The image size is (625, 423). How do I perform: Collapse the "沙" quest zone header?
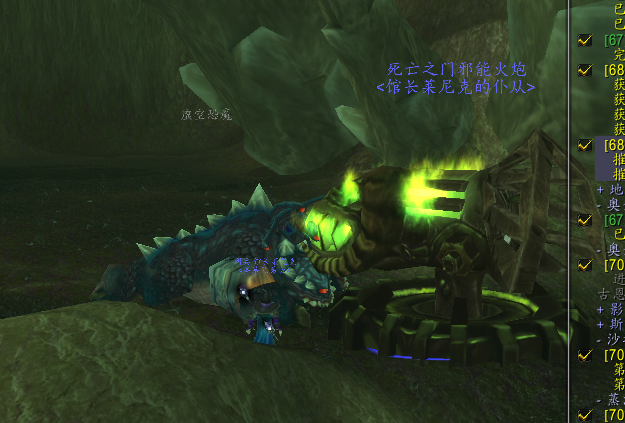coord(600,339)
